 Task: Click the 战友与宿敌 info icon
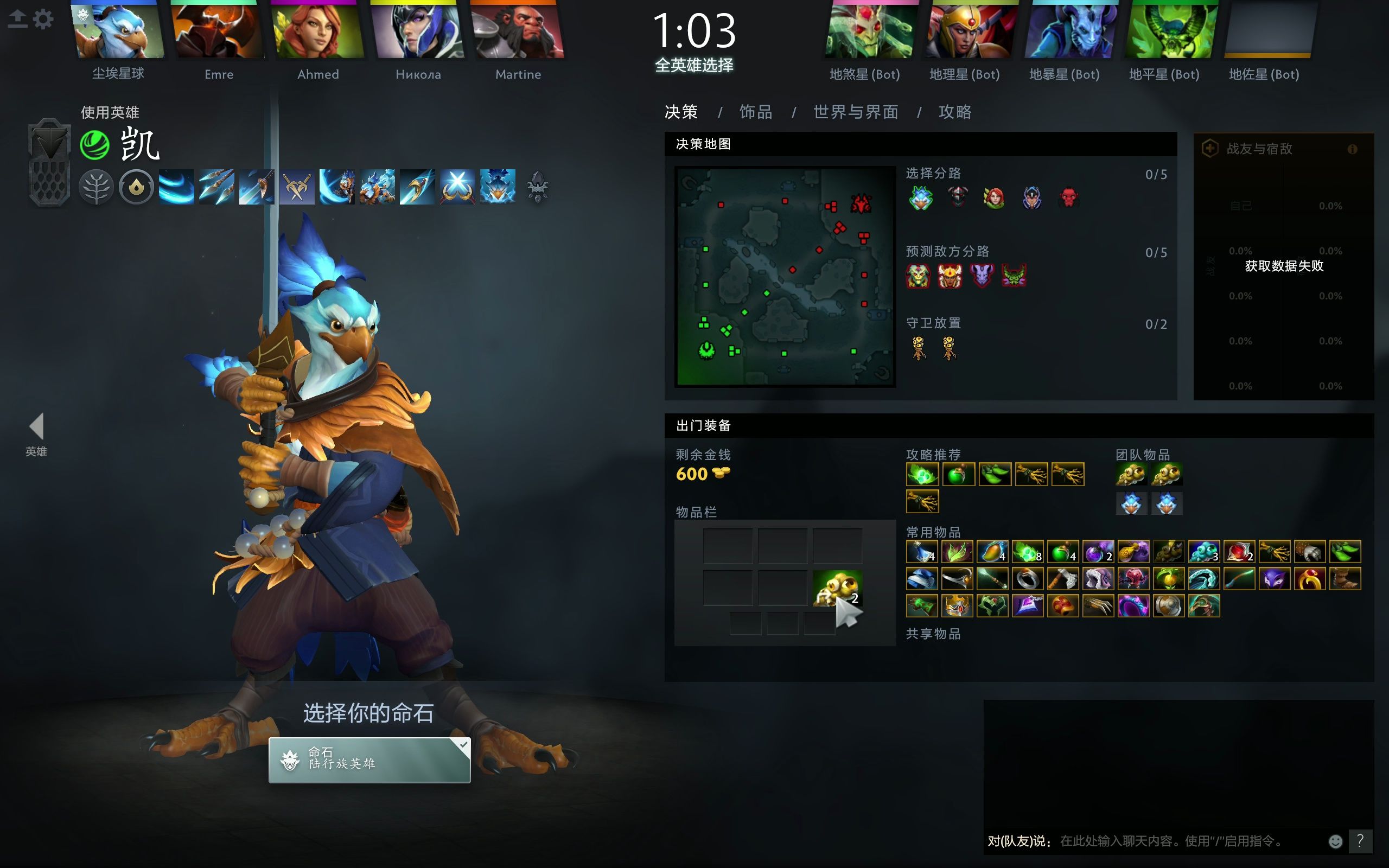(1352, 149)
